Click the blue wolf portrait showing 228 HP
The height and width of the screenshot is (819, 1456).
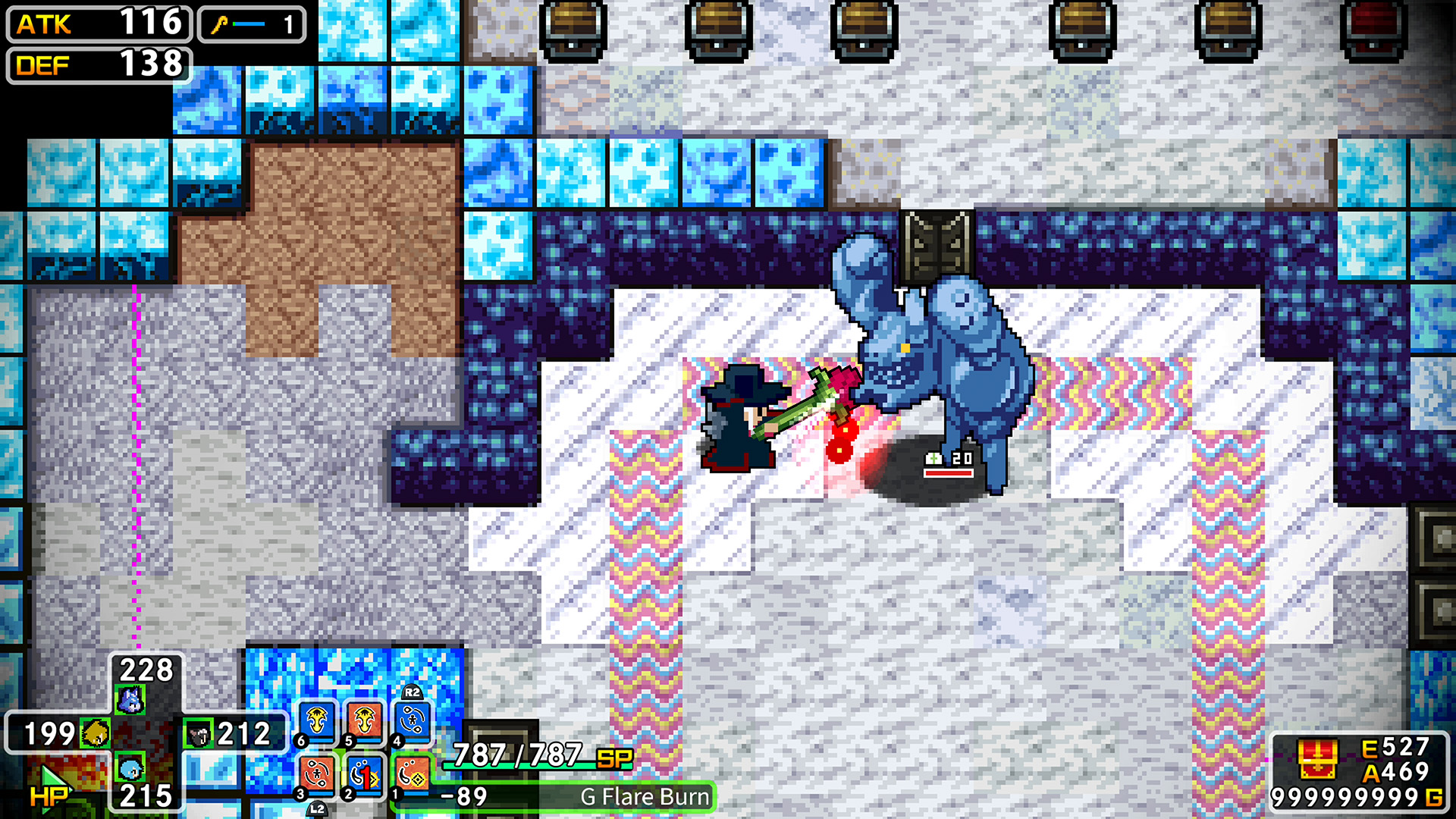click(x=131, y=700)
